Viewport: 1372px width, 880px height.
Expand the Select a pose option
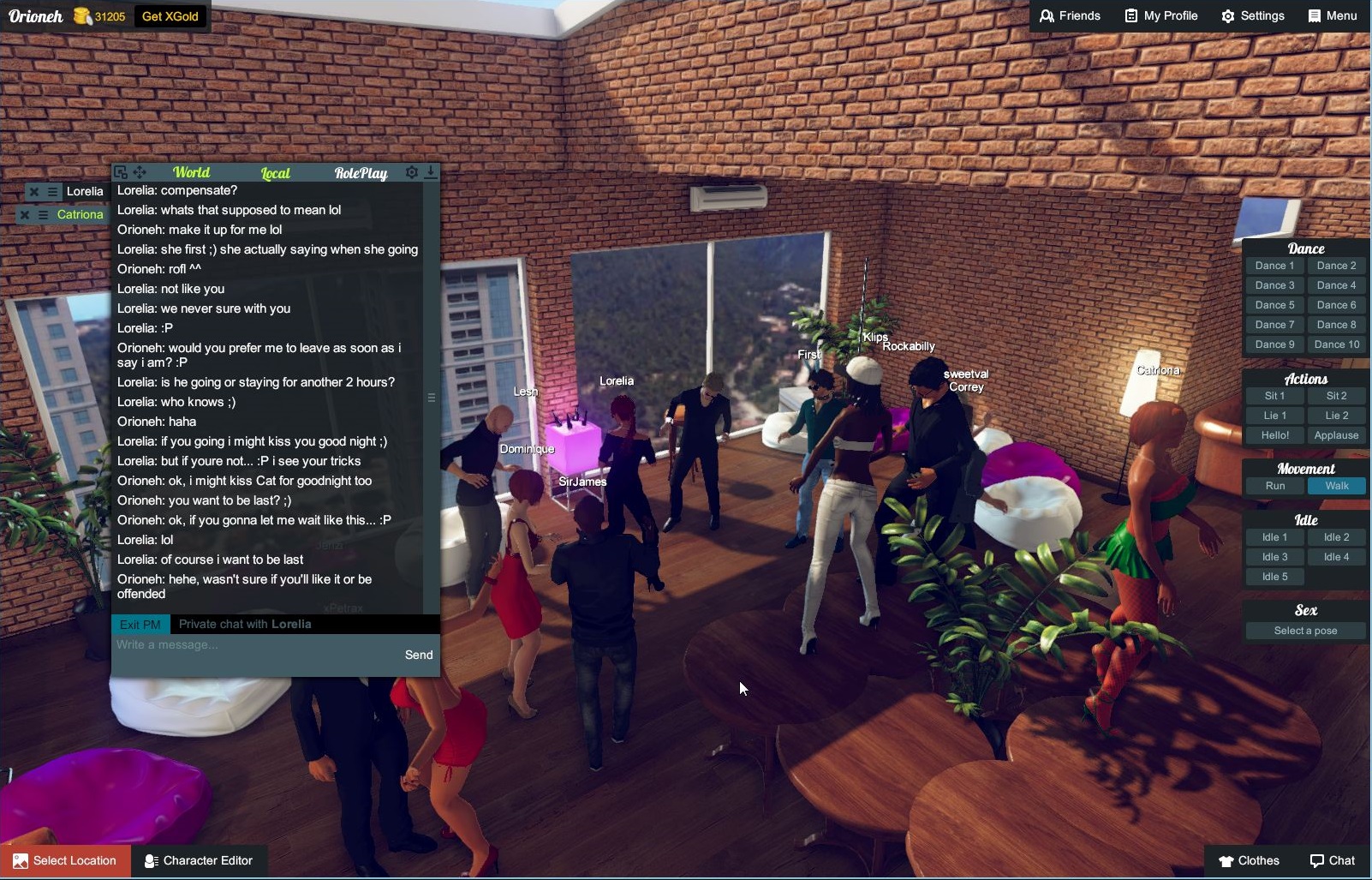pos(1304,630)
